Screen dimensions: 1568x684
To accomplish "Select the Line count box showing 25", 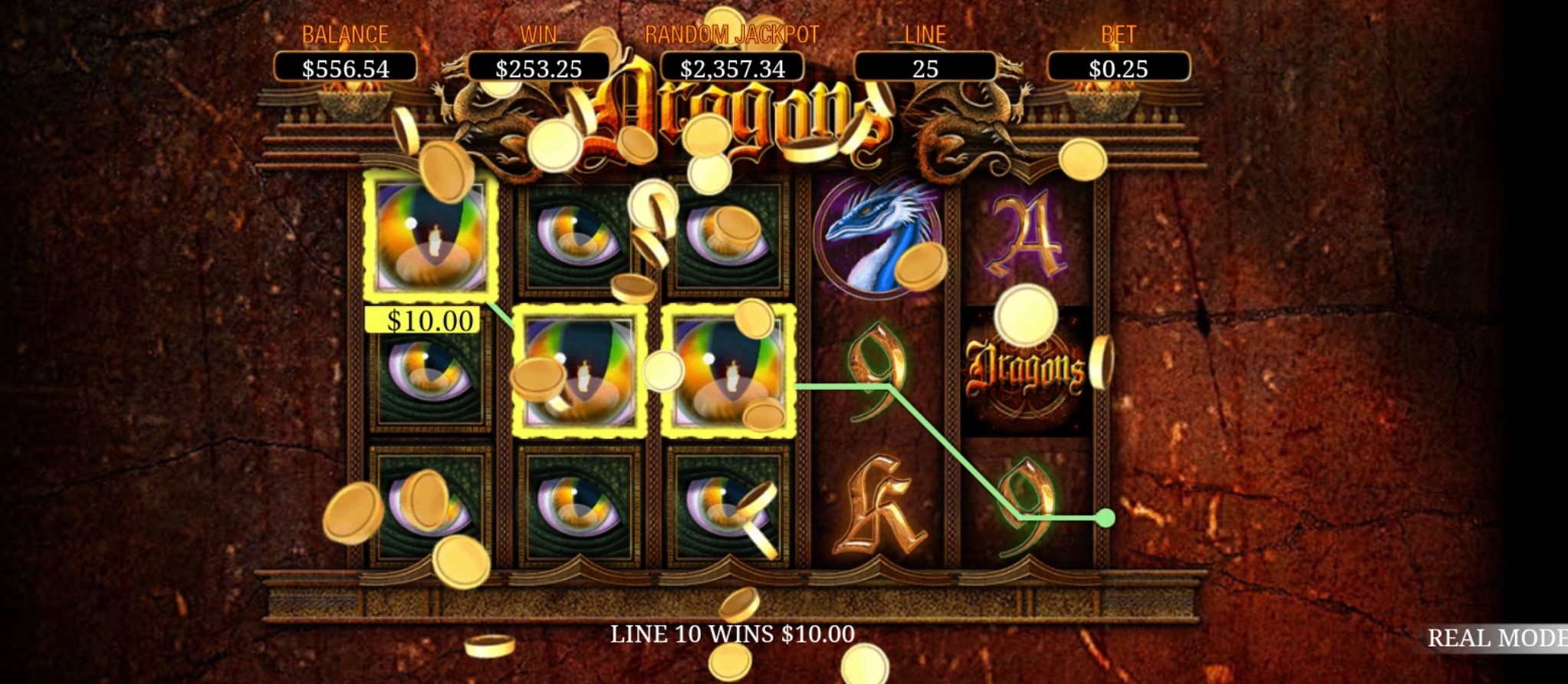I will [x=925, y=68].
